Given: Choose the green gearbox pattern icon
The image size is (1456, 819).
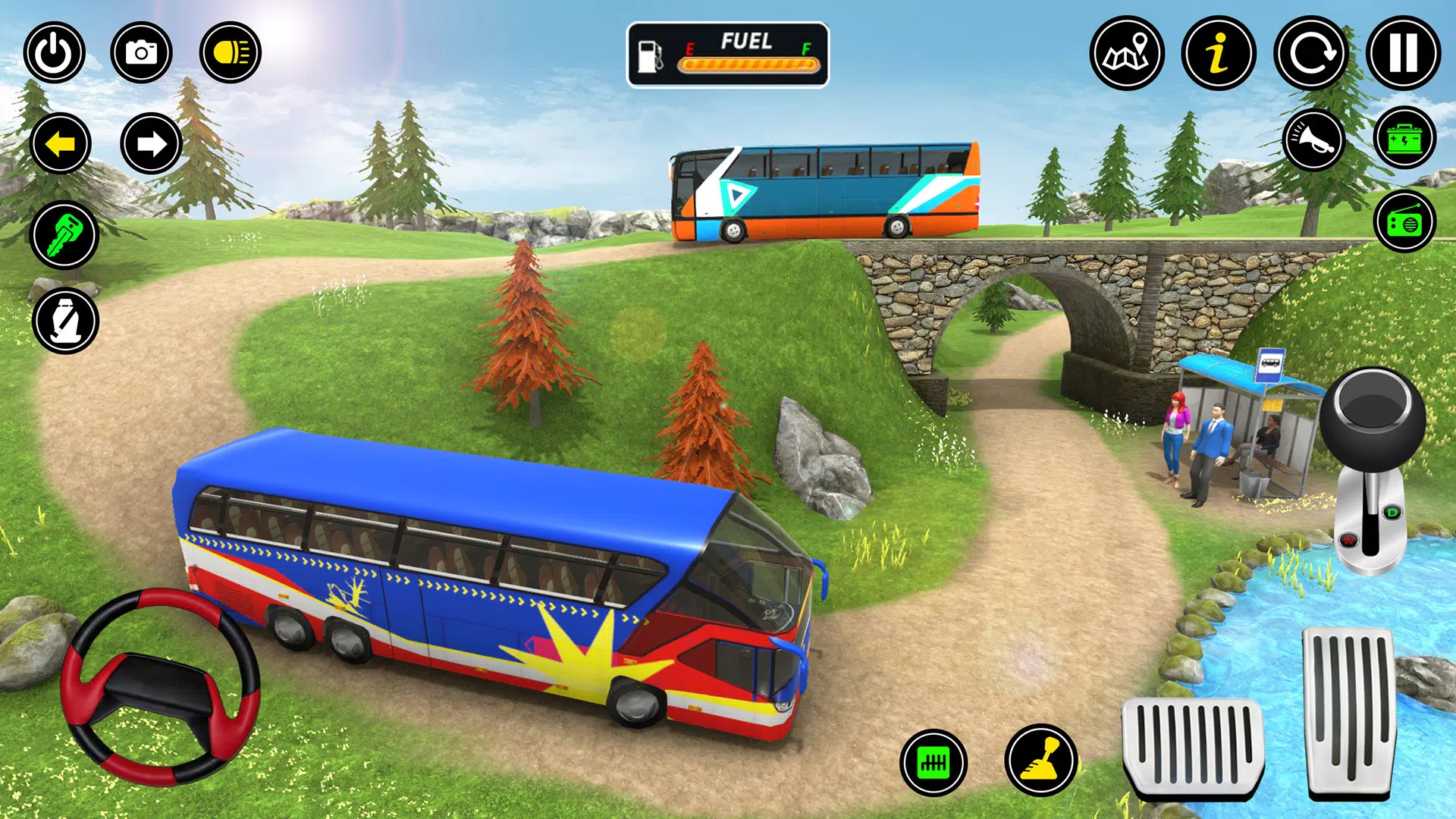Looking at the screenshot, I should point(934,763).
